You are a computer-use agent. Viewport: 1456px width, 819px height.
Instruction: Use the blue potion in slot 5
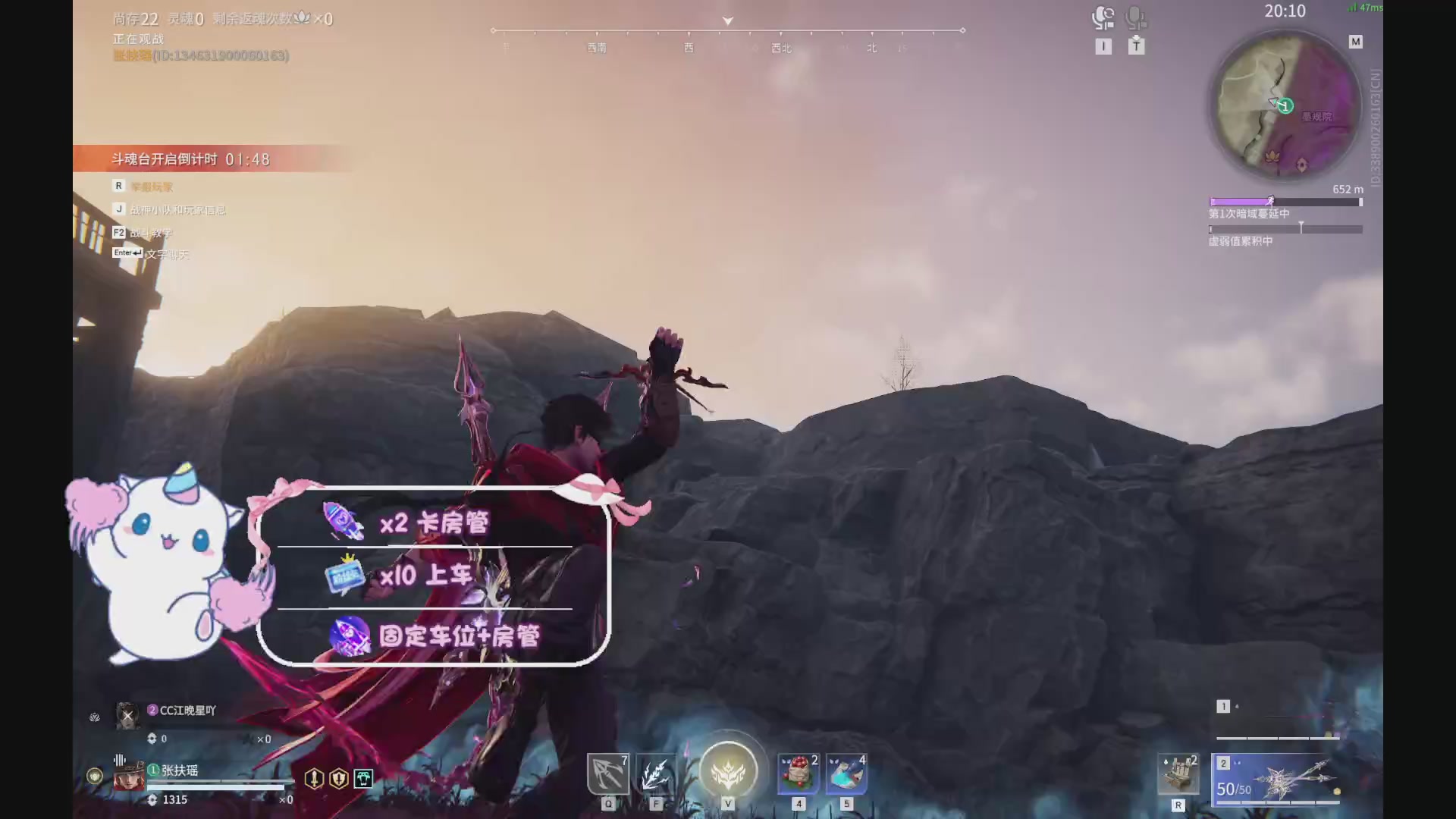[x=846, y=774]
